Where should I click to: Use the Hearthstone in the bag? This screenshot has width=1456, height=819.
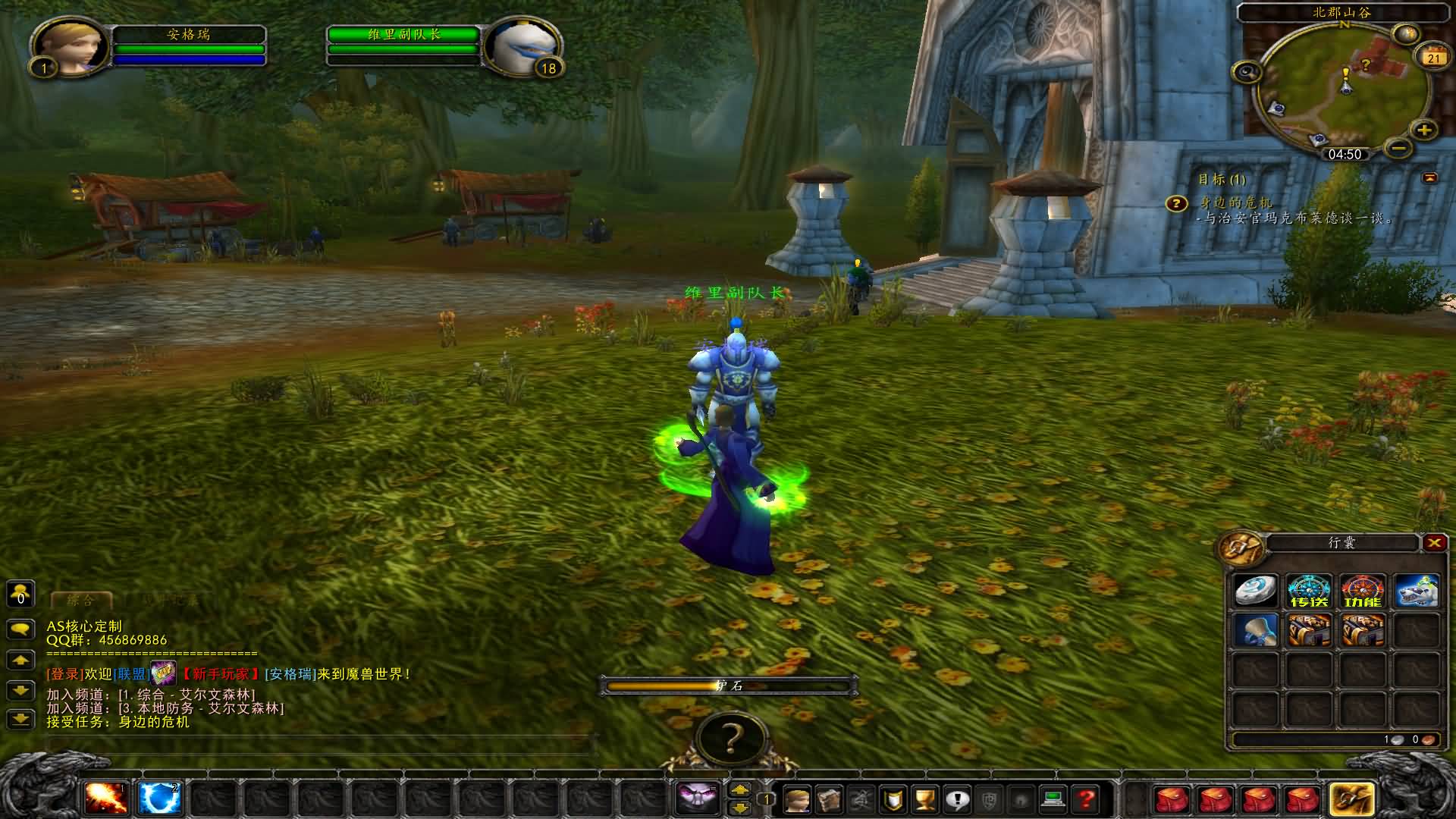point(1256,591)
